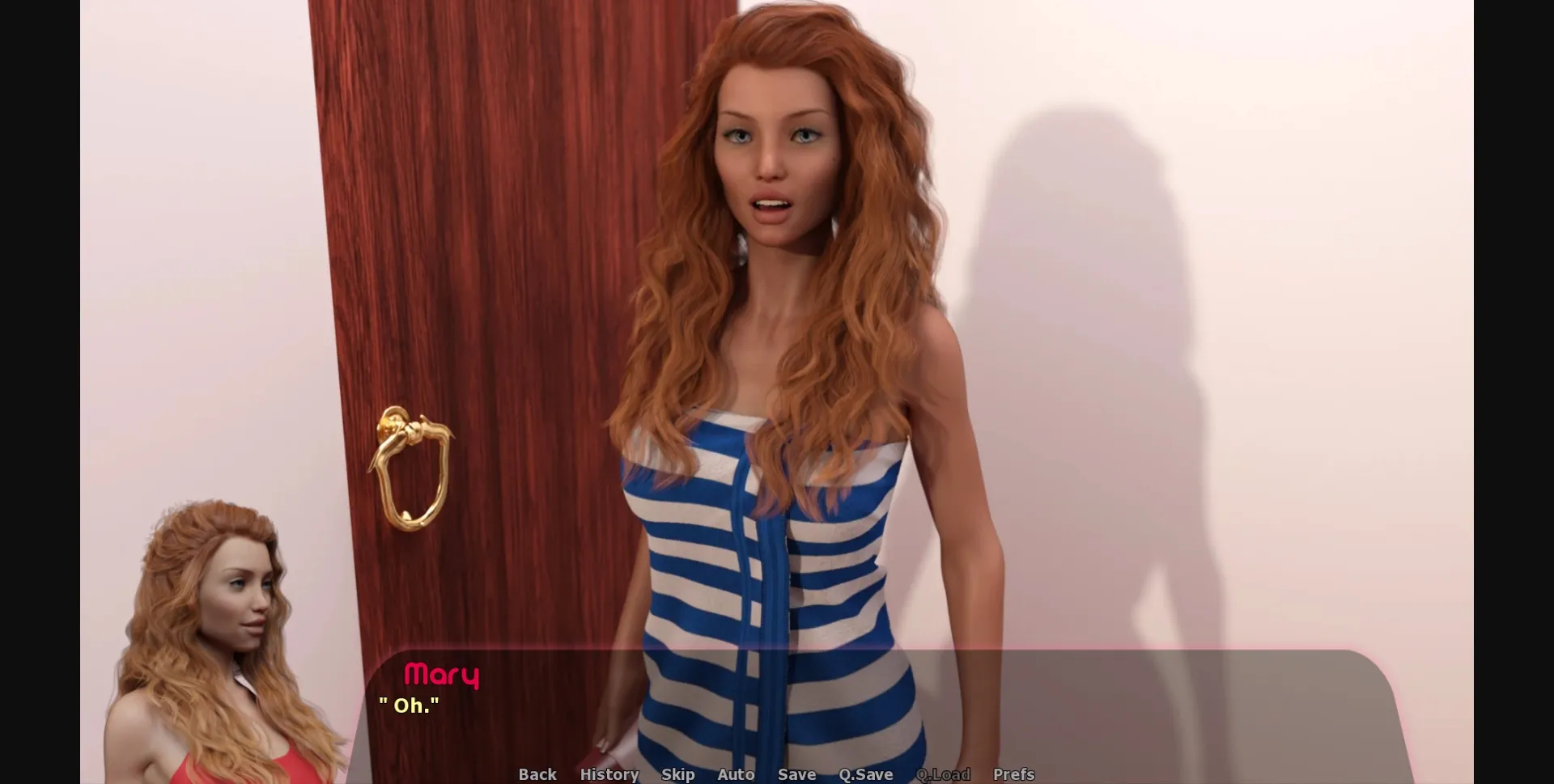
Task: Click the golden door knocker
Action: (x=413, y=469)
